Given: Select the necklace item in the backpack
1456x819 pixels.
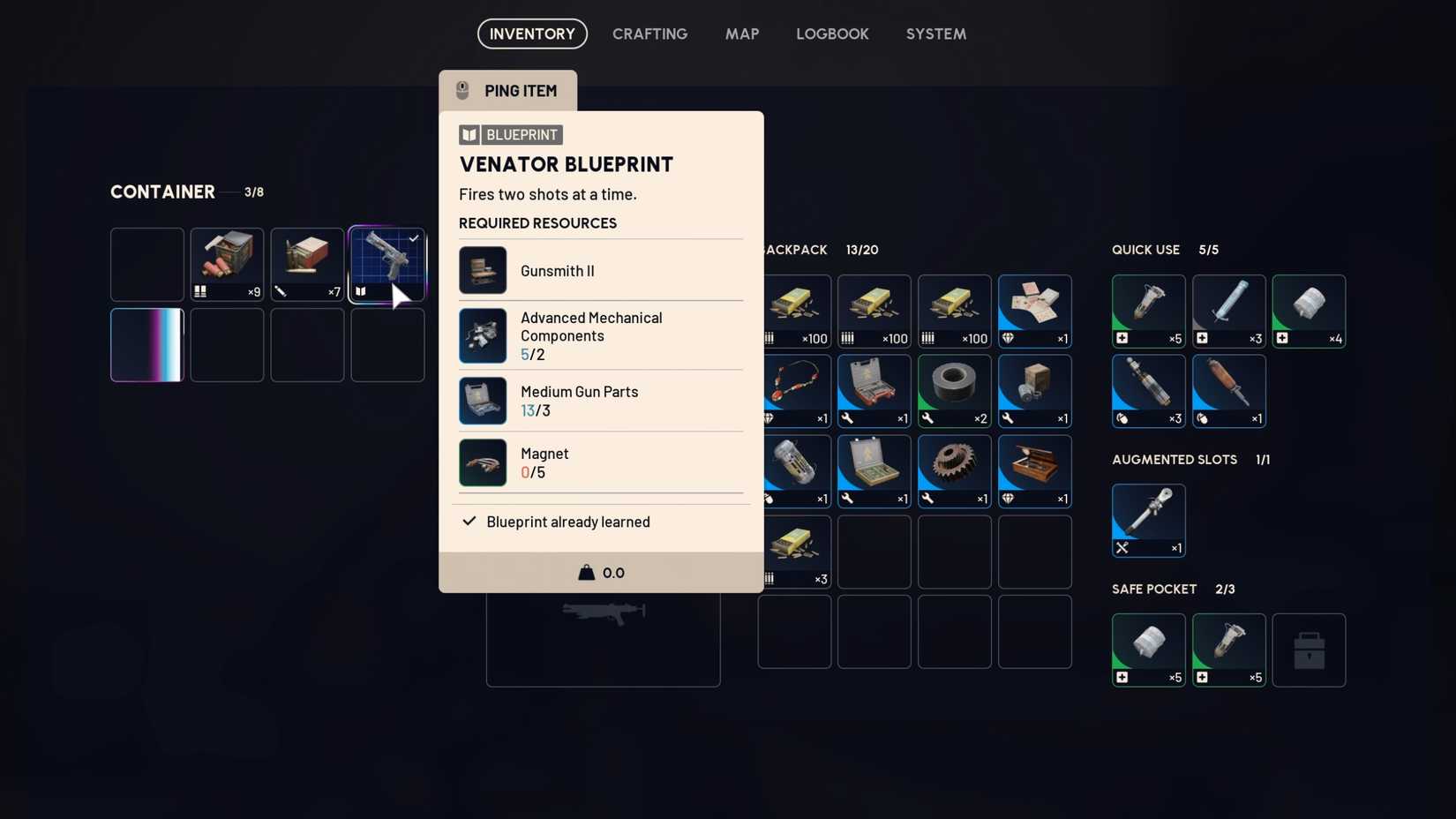Looking at the screenshot, I should click(793, 391).
